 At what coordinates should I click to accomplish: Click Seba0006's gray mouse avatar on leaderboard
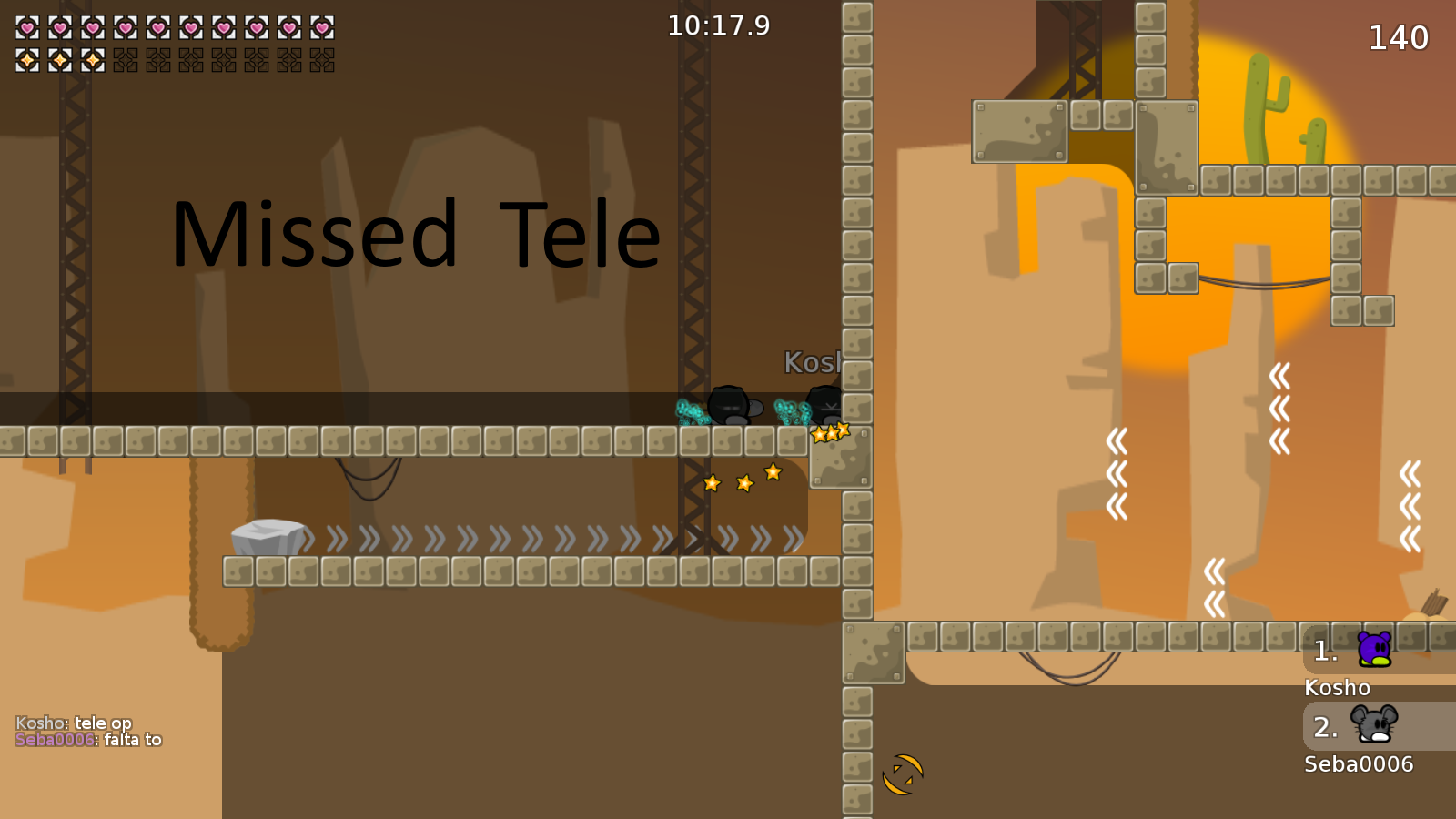point(1372,726)
